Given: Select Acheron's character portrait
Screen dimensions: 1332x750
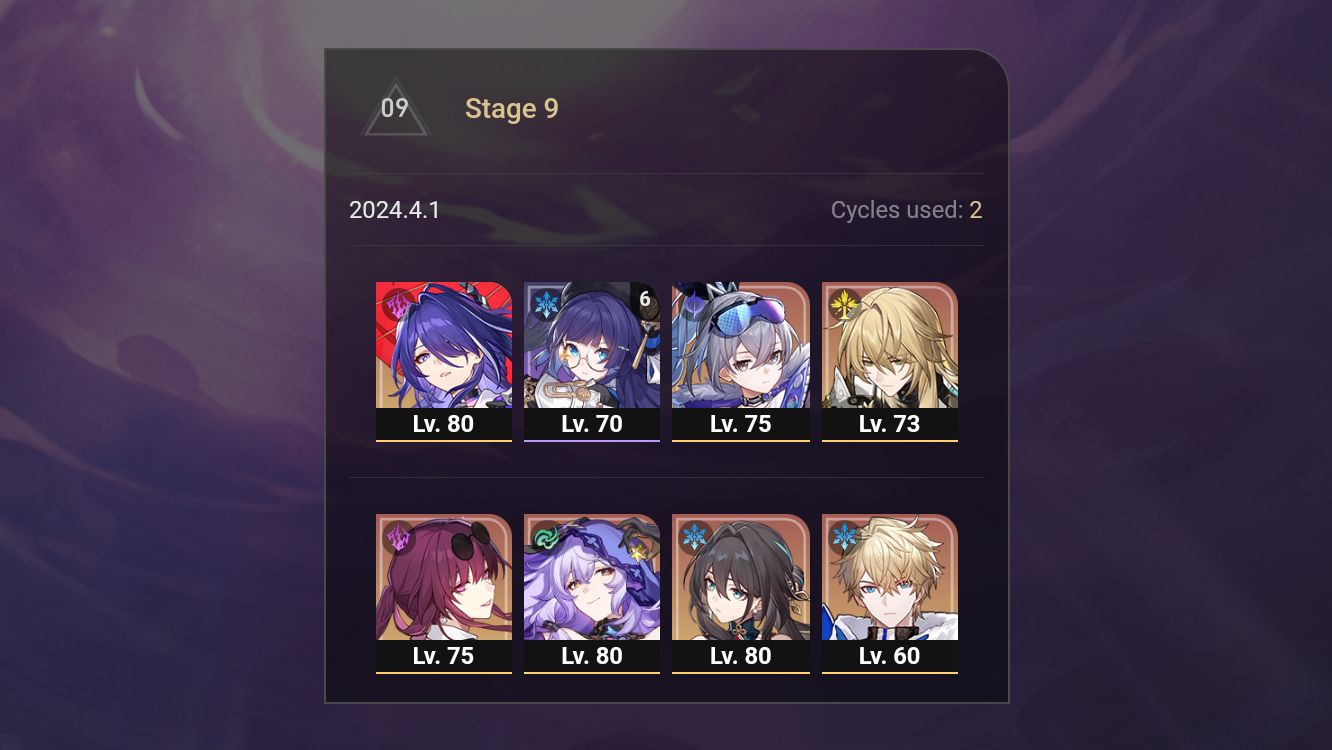Looking at the screenshot, I should (x=444, y=345).
